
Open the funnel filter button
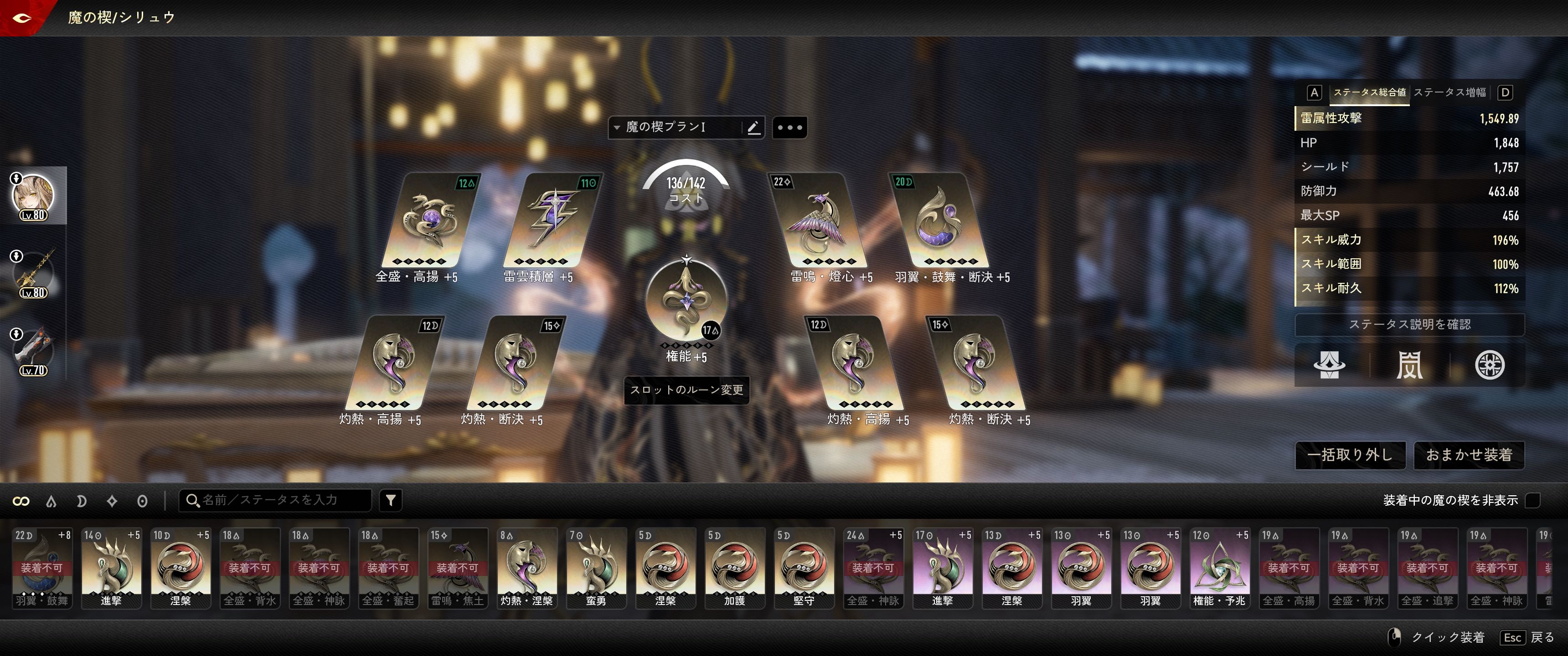(391, 500)
